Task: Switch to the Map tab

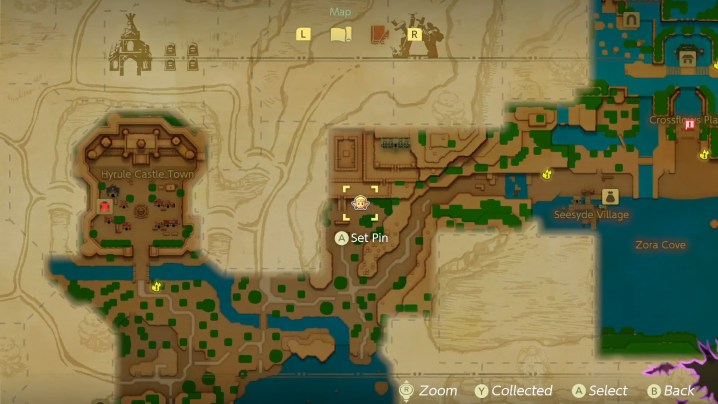Action: (341, 34)
